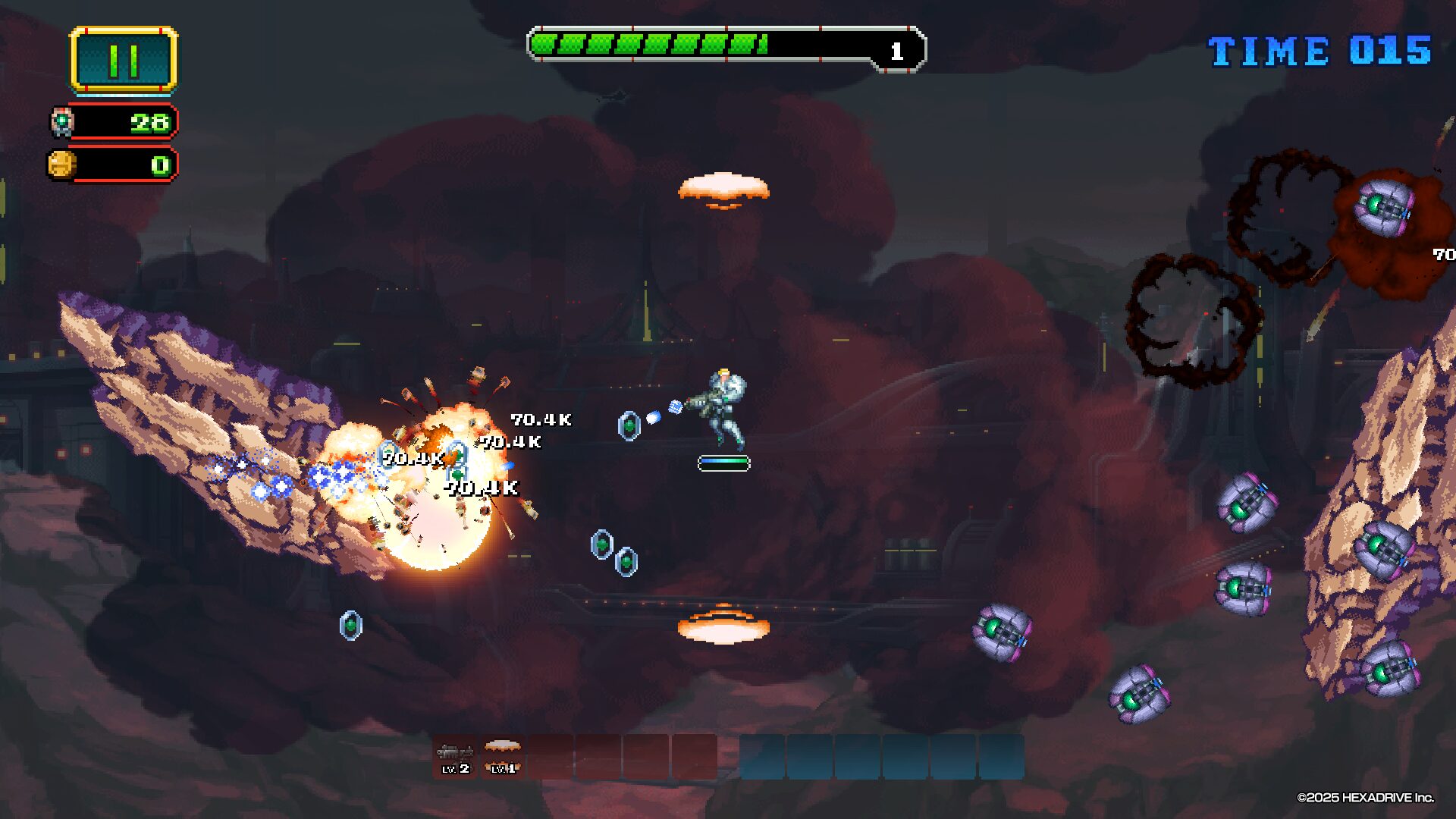Select the level 2 gun weapon slot
The width and height of the screenshot is (1456, 819).
coord(455,757)
